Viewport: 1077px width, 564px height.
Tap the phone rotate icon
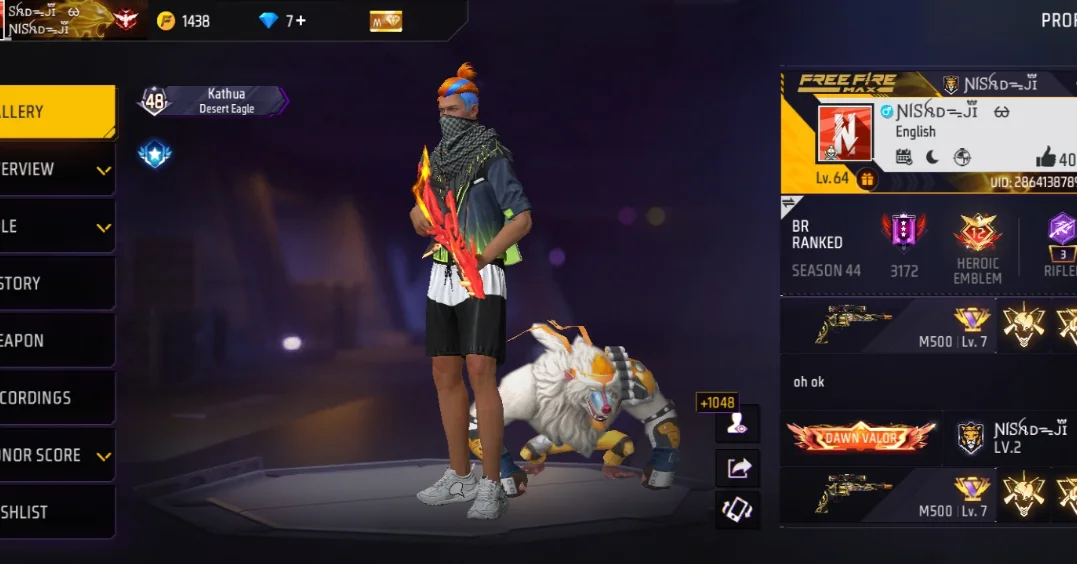pos(738,510)
